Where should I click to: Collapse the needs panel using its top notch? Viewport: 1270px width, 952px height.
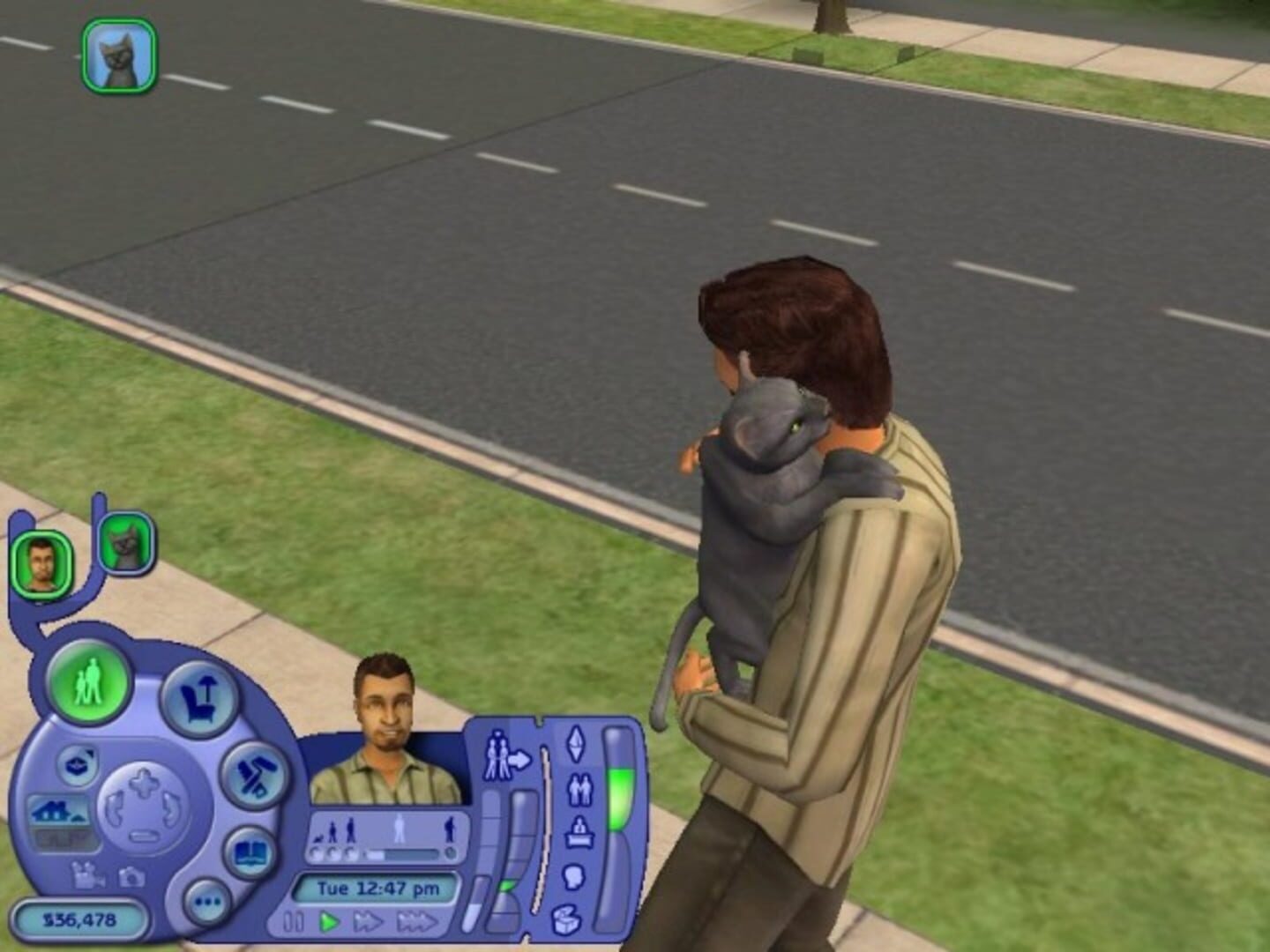(x=538, y=721)
